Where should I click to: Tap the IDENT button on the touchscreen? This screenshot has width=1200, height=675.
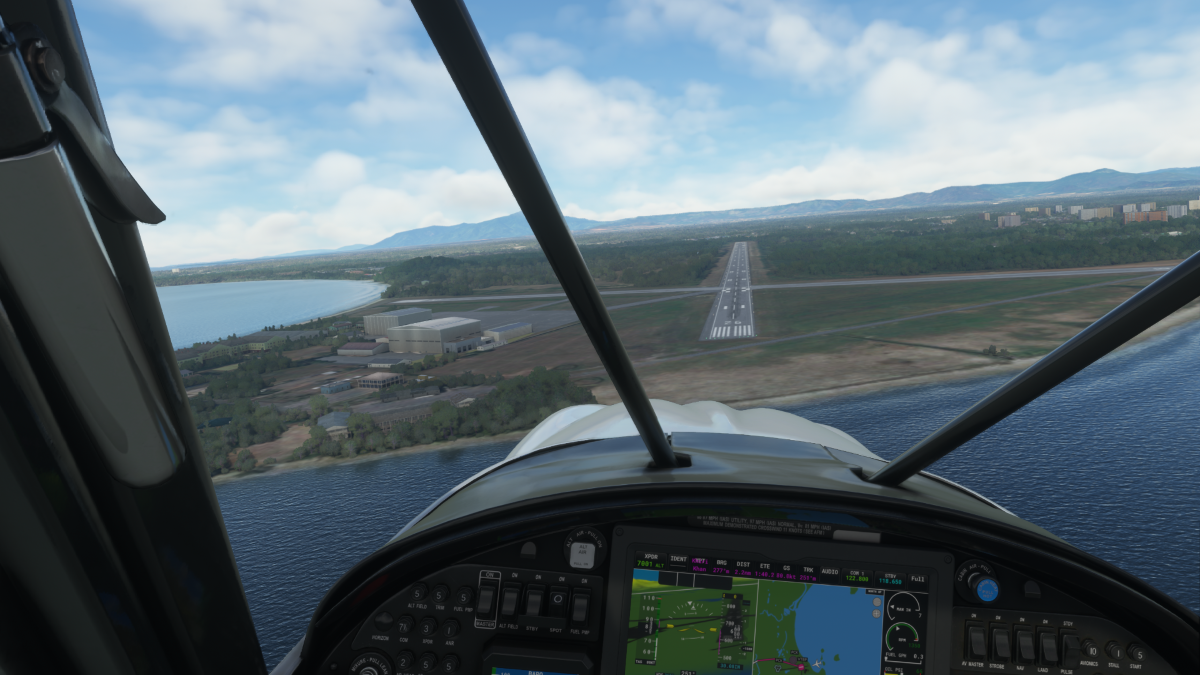point(679,561)
